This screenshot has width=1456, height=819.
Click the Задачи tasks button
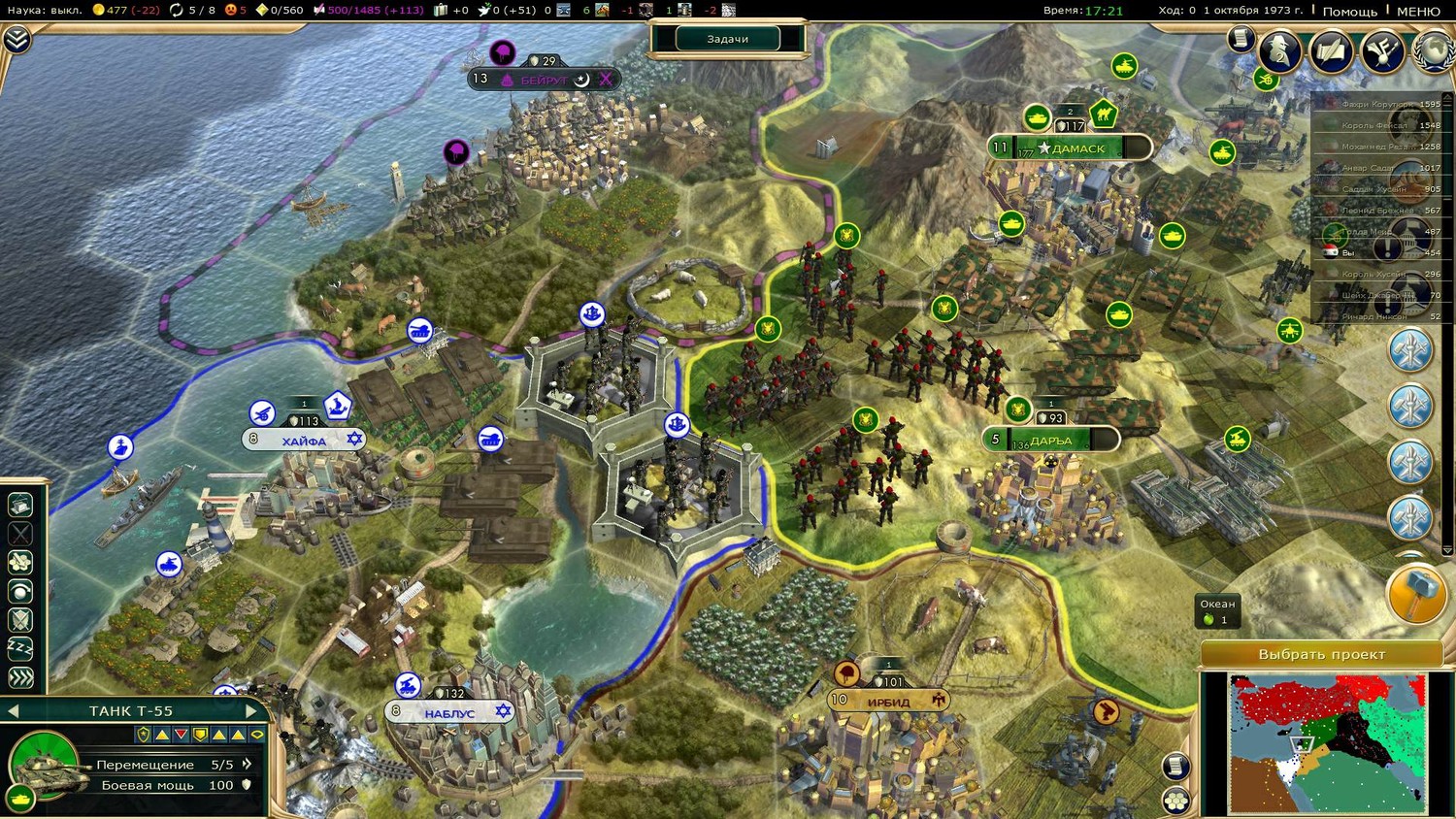pos(728,39)
